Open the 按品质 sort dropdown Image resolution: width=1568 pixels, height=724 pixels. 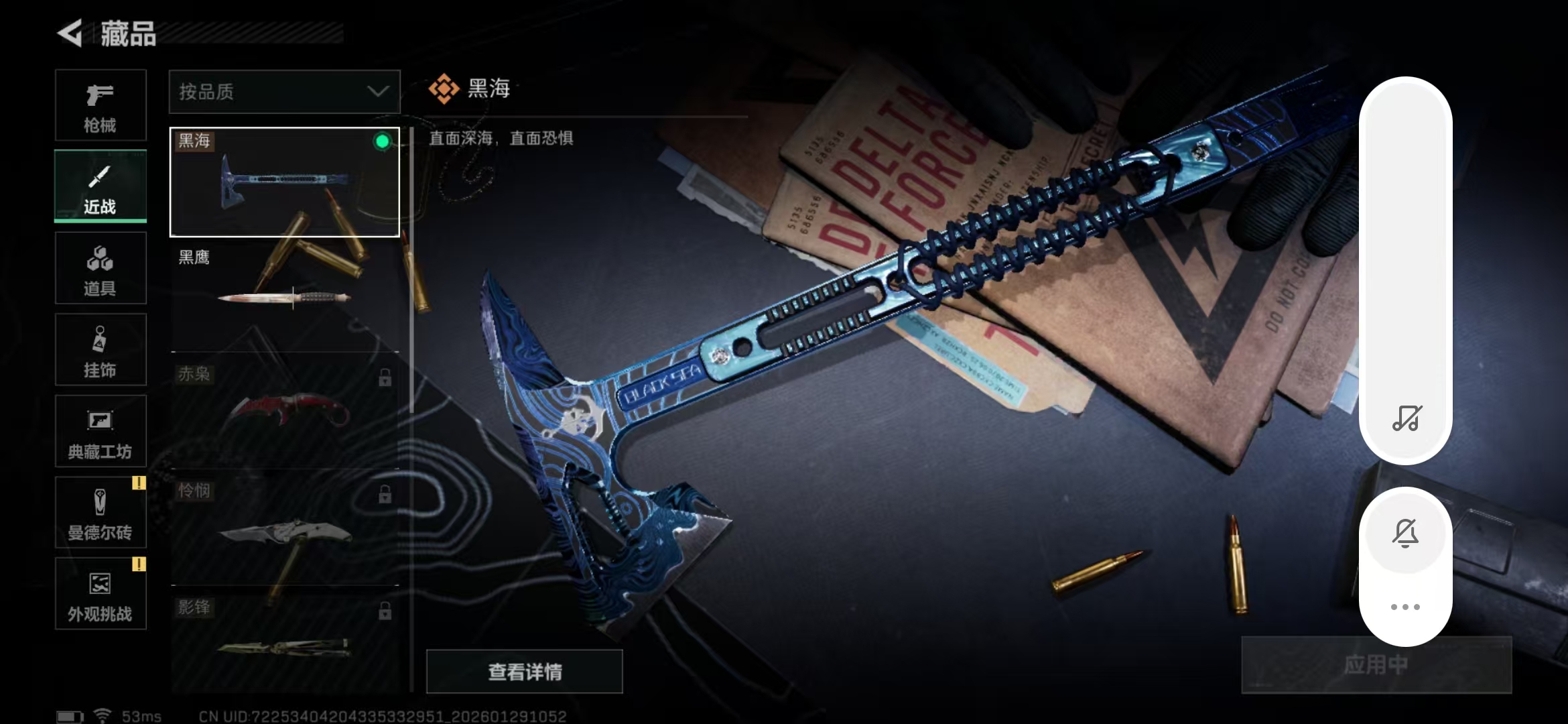284,91
